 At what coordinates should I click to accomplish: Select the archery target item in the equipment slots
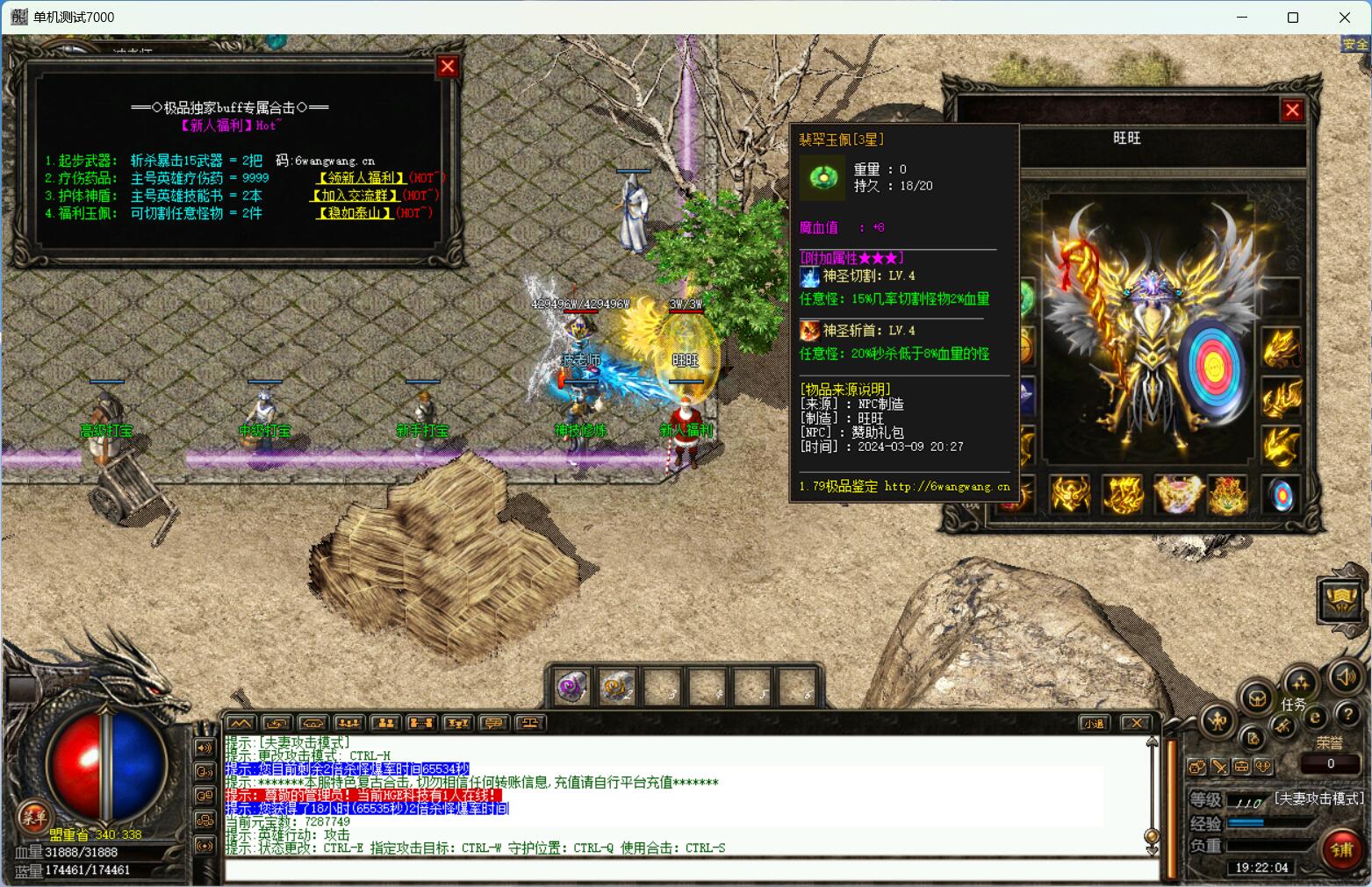click(1282, 496)
